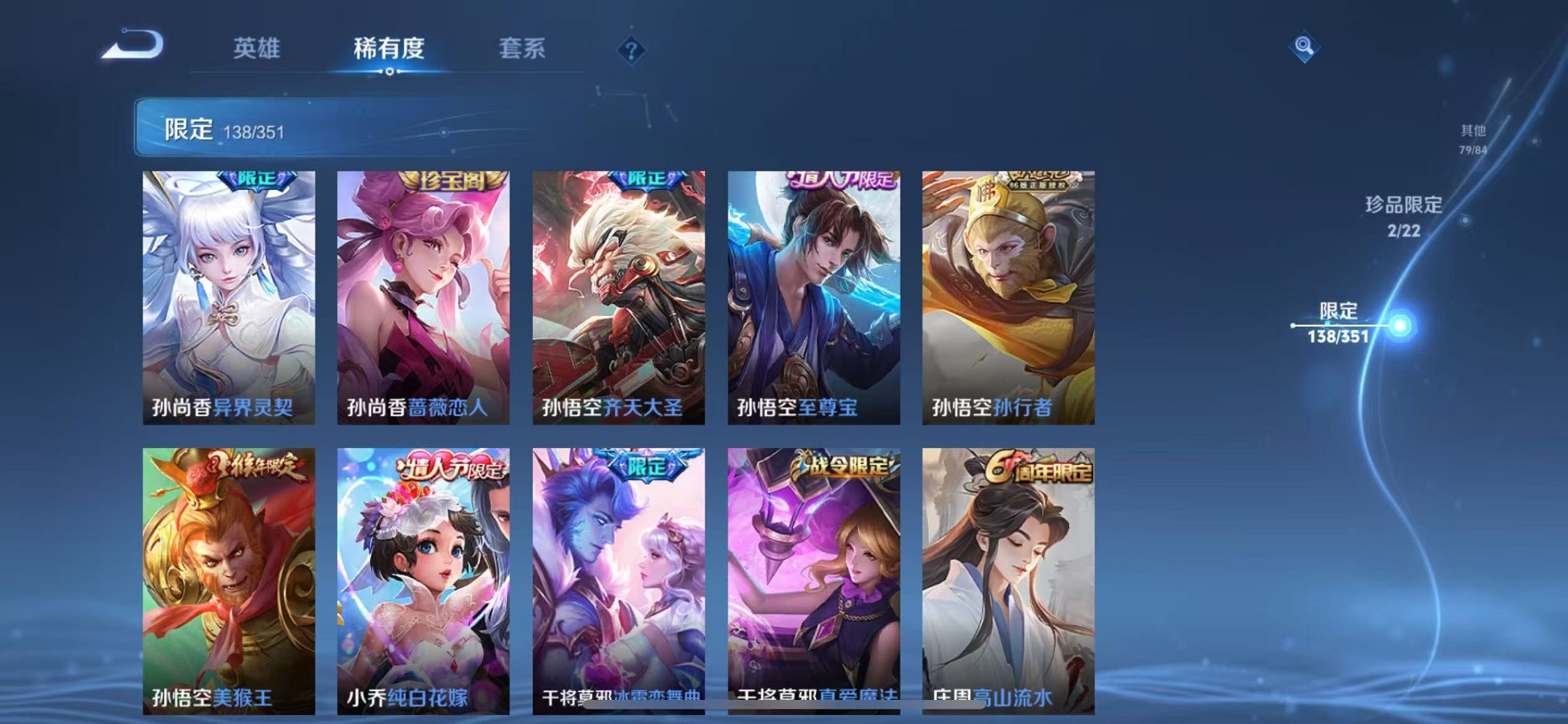The image size is (1568, 724).
Task: Click the question mark help icon
Action: [x=632, y=50]
